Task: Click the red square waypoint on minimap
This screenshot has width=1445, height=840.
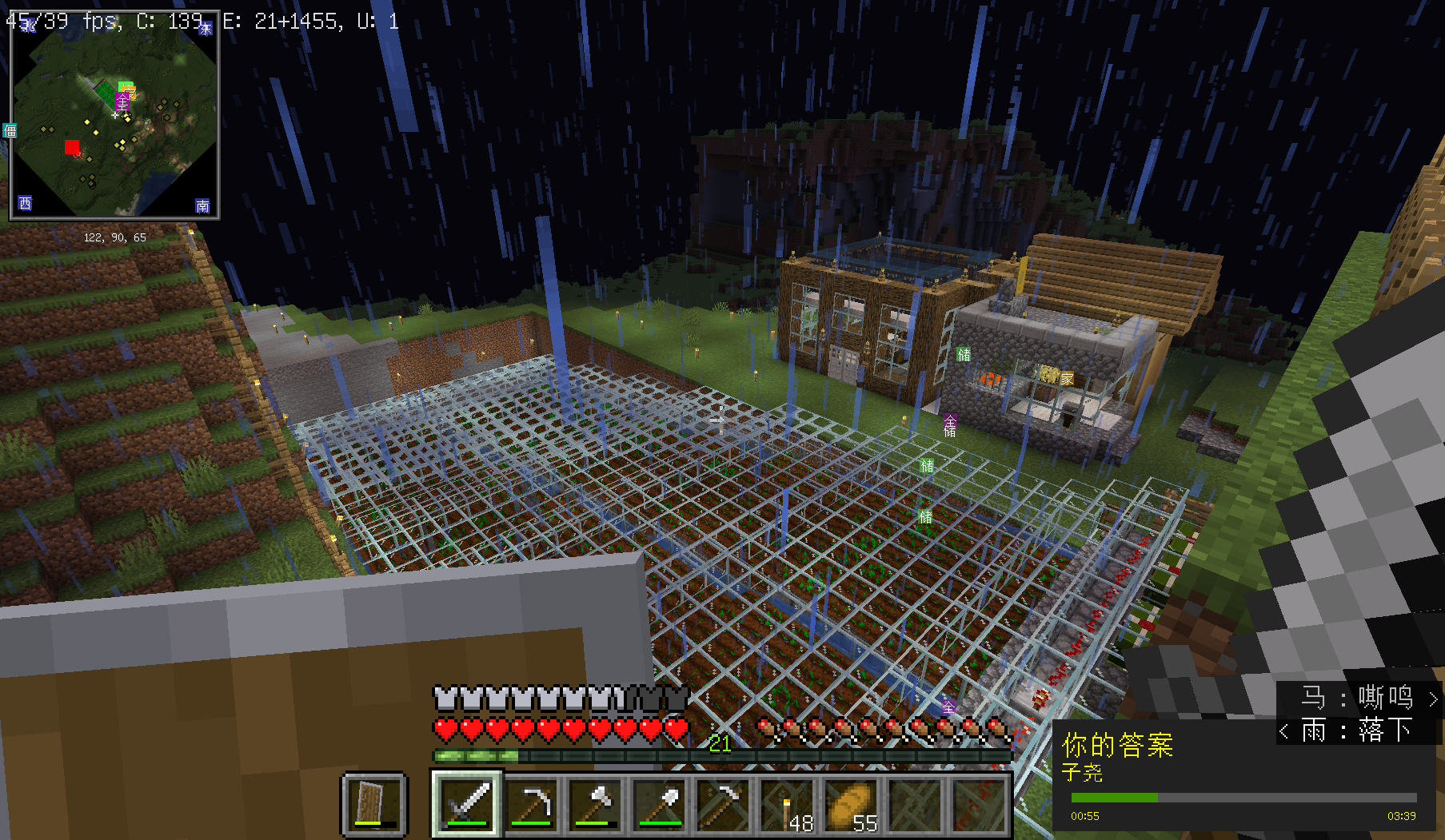Action: point(72,147)
